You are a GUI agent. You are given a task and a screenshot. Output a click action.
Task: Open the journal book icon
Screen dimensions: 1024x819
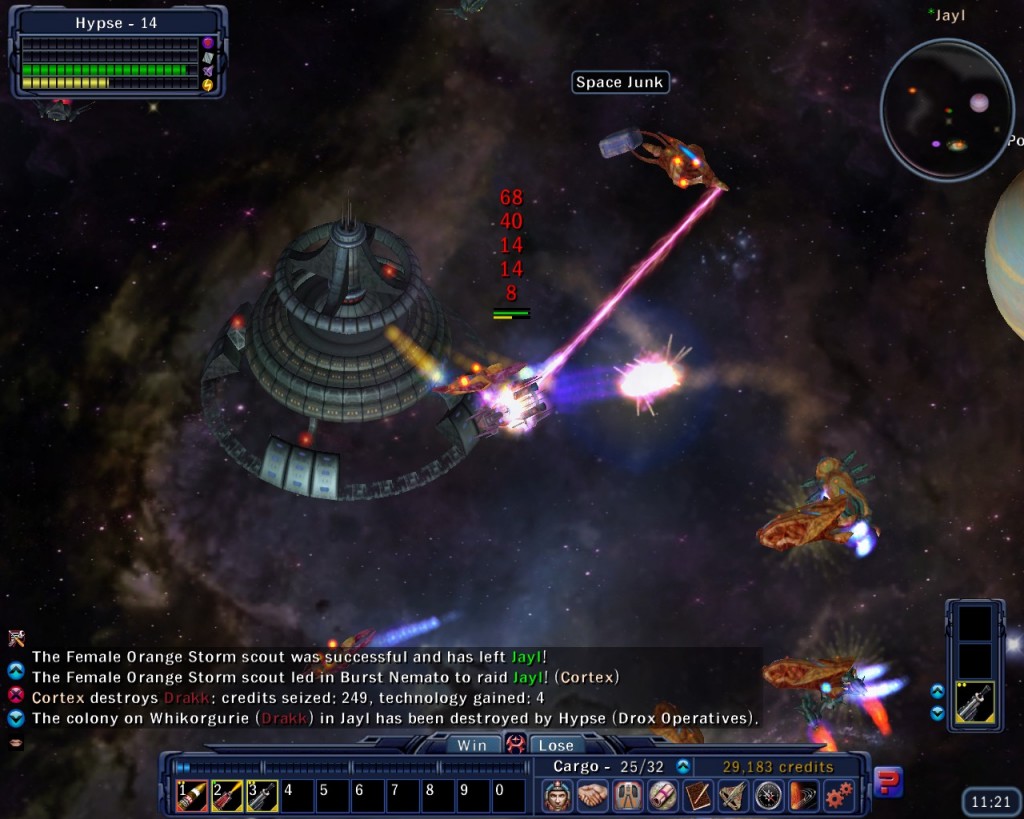[698, 796]
